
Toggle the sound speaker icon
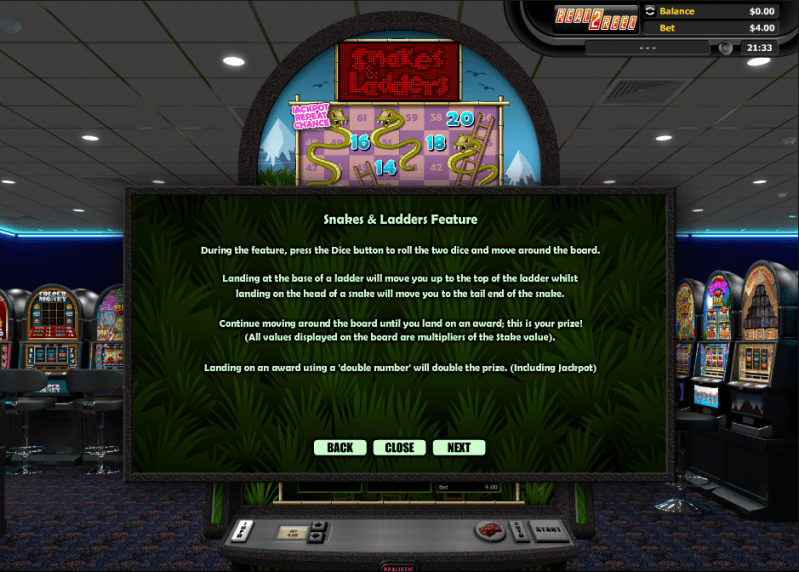pos(726,47)
